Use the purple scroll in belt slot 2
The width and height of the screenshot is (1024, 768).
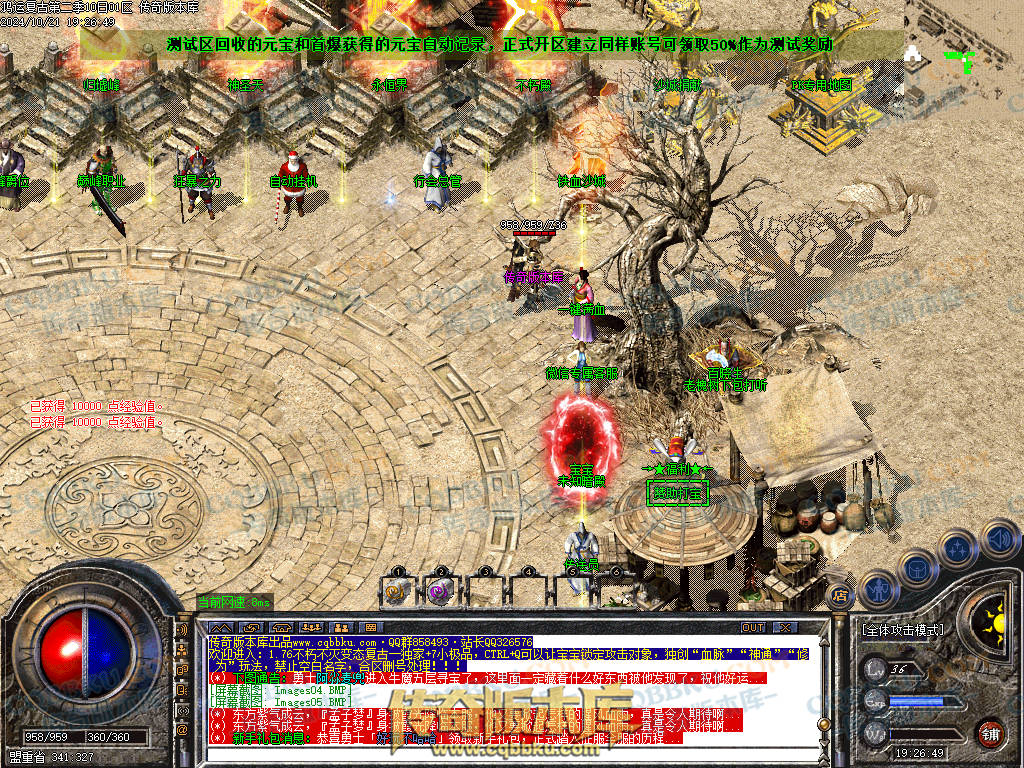[439, 591]
